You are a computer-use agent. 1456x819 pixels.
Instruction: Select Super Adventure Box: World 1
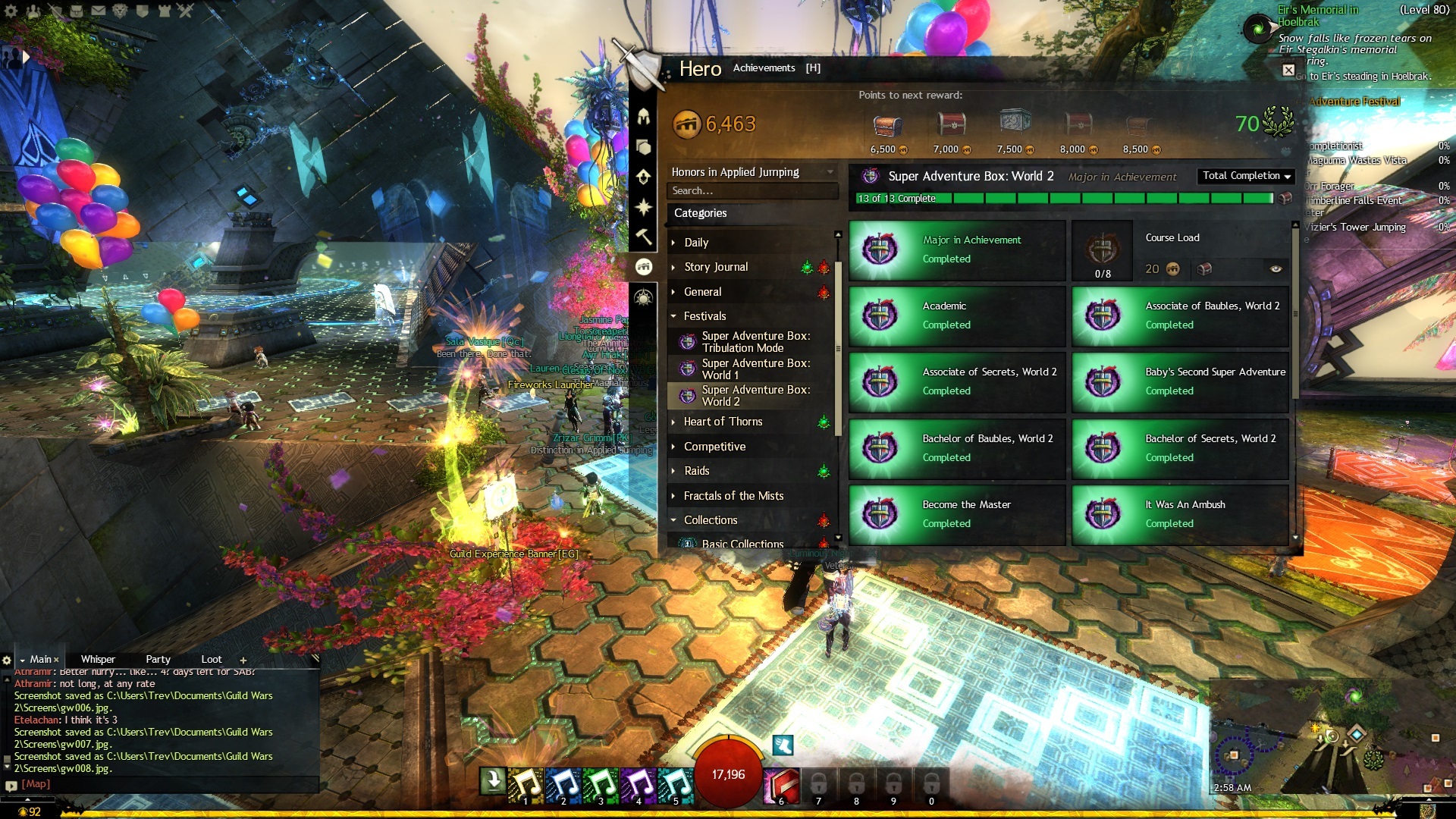(x=755, y=369)
